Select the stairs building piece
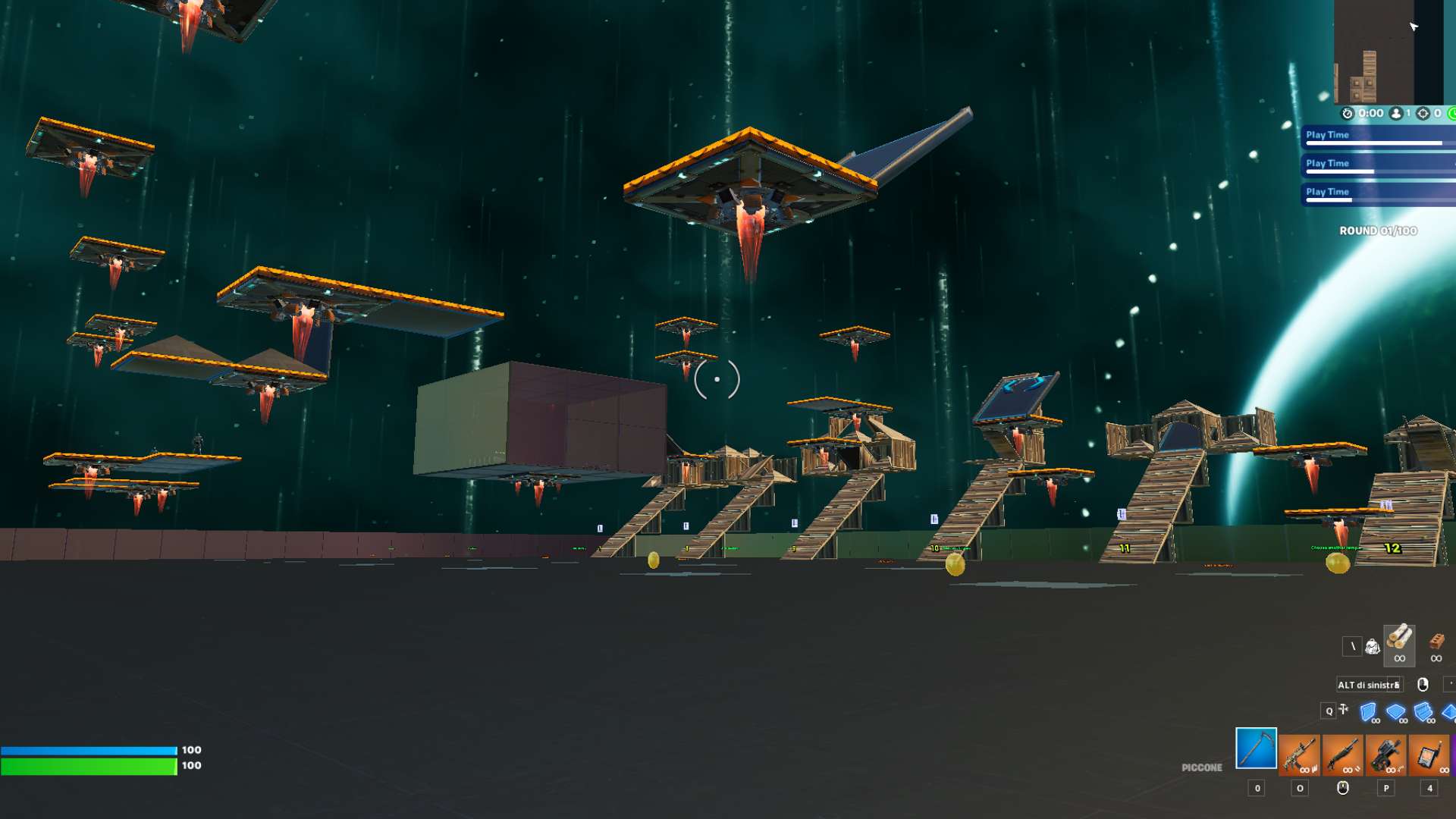Image resolution: width=1456 pixels, height=819 pixels. [x=1423, y=712]
